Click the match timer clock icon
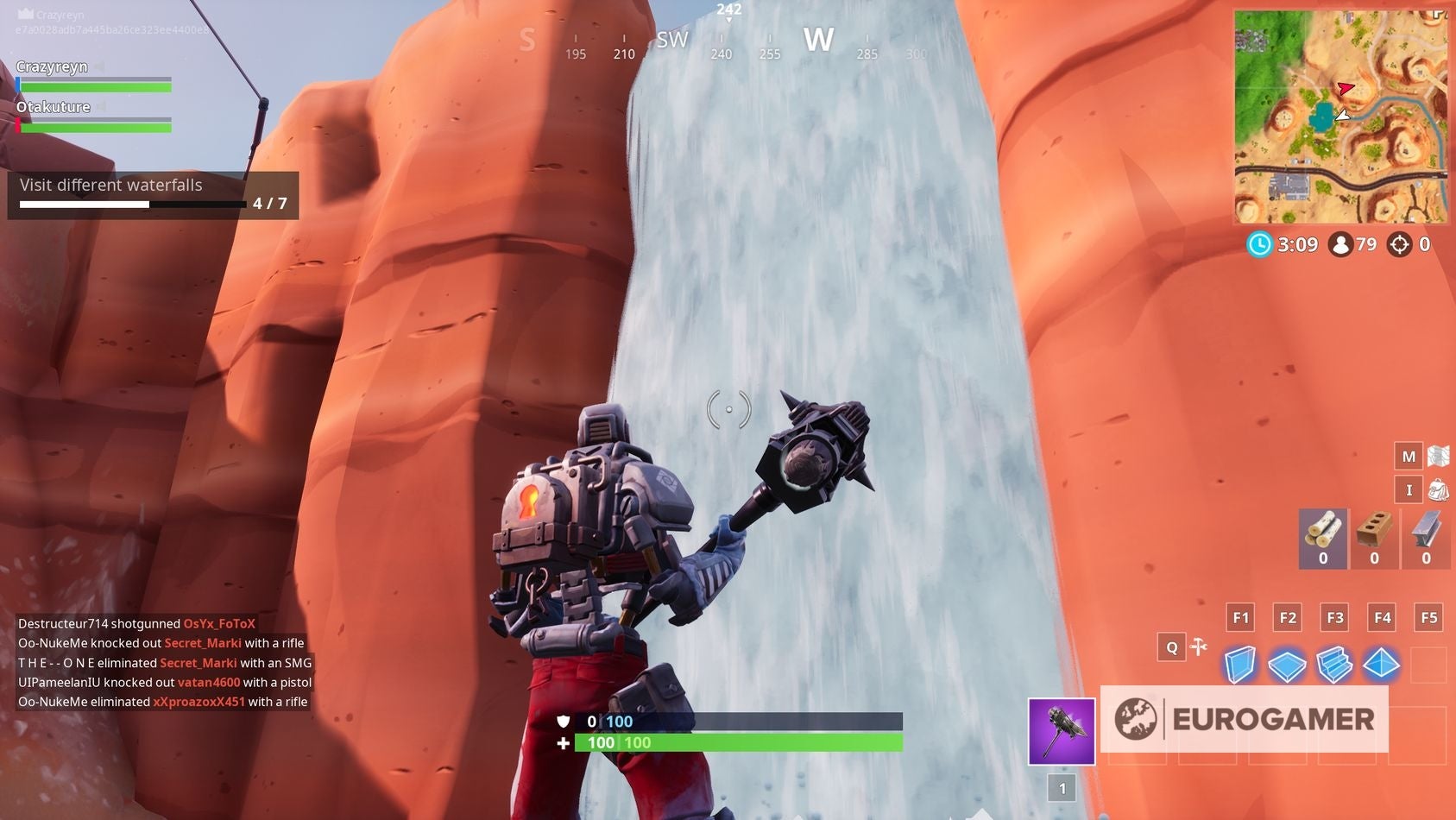The height and width of the screenshot is (820, 1456). (1258, 244)
